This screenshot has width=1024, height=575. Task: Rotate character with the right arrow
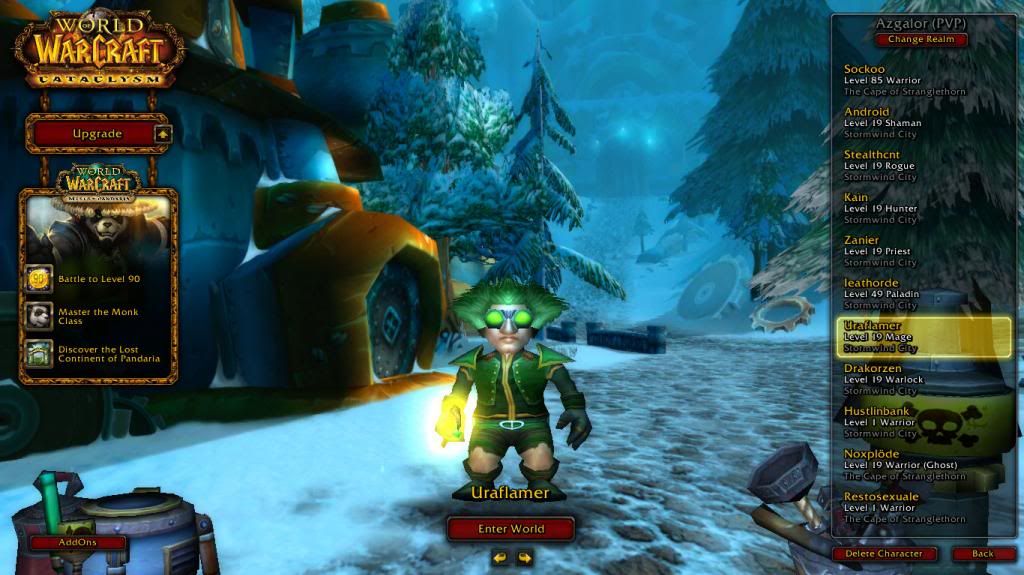[x=524, y=557]
